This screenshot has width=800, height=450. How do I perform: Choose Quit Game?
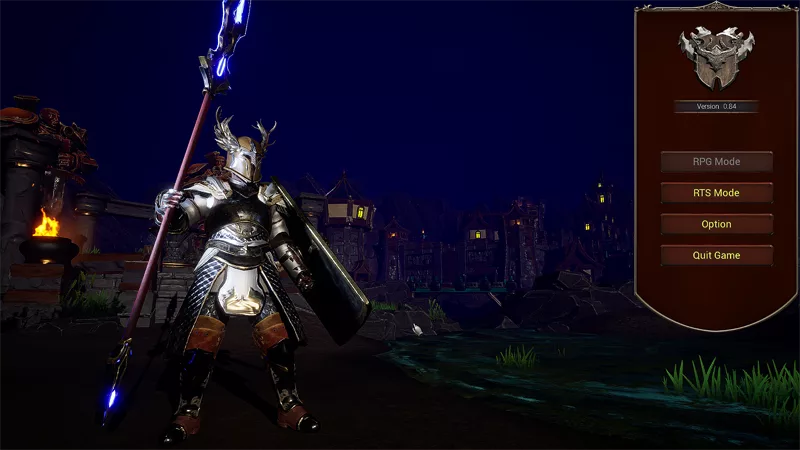click(716, 255)
